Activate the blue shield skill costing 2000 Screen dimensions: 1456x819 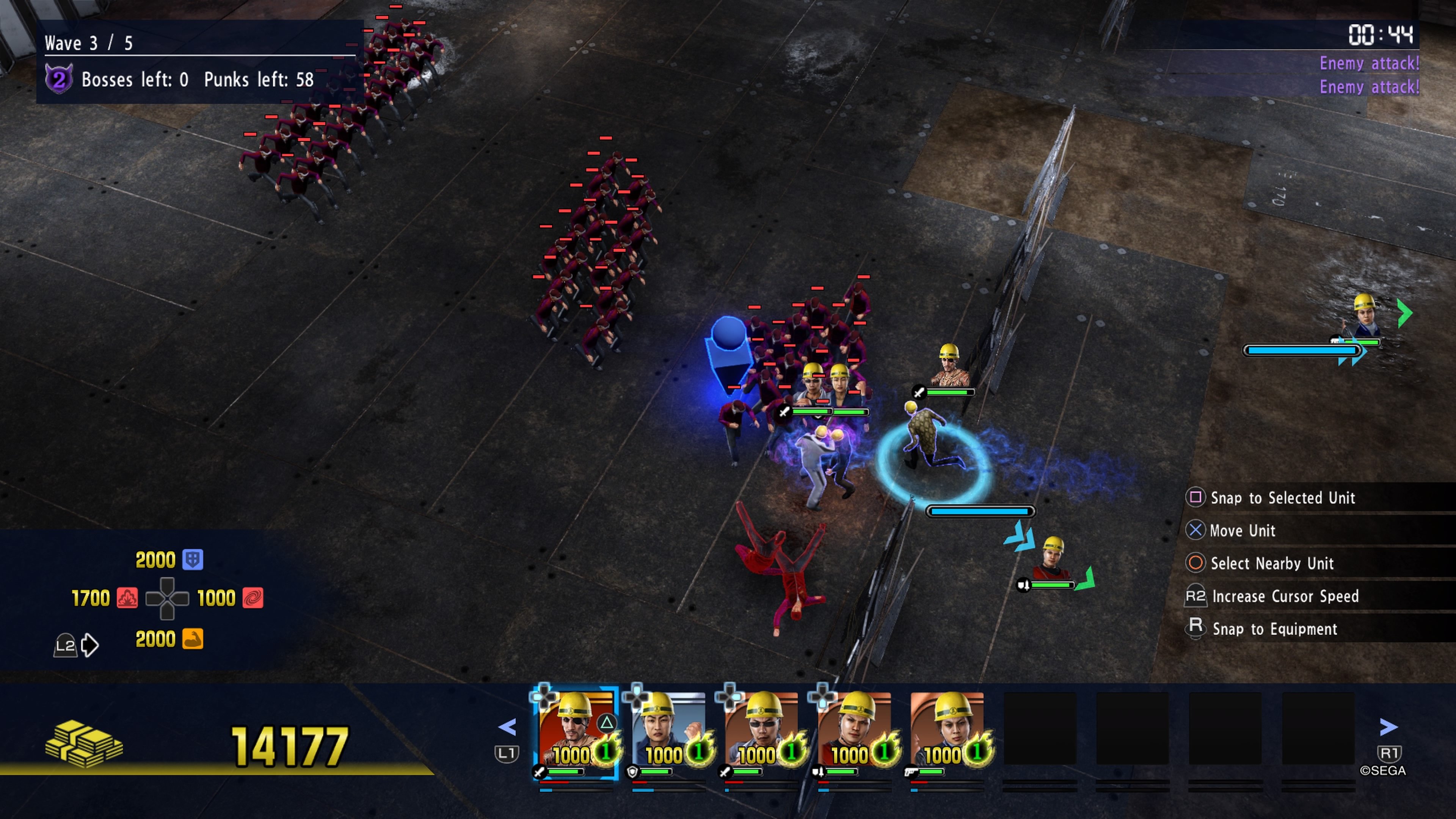pyautogui.click(x=193, y=560)
